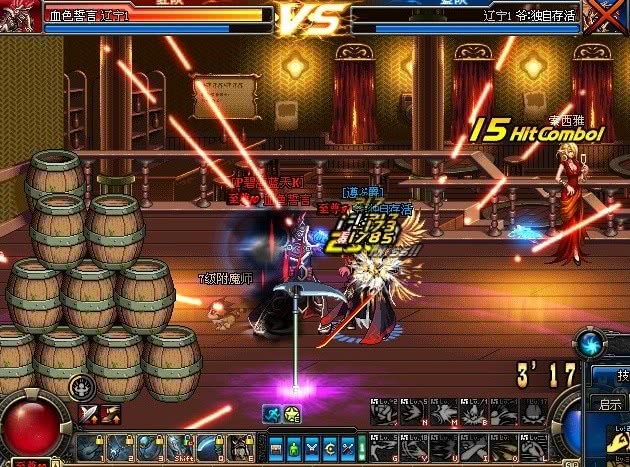This screenshot has height=467, width=630.
Task: Click the yellow star status icon
Action: point(291,412)
